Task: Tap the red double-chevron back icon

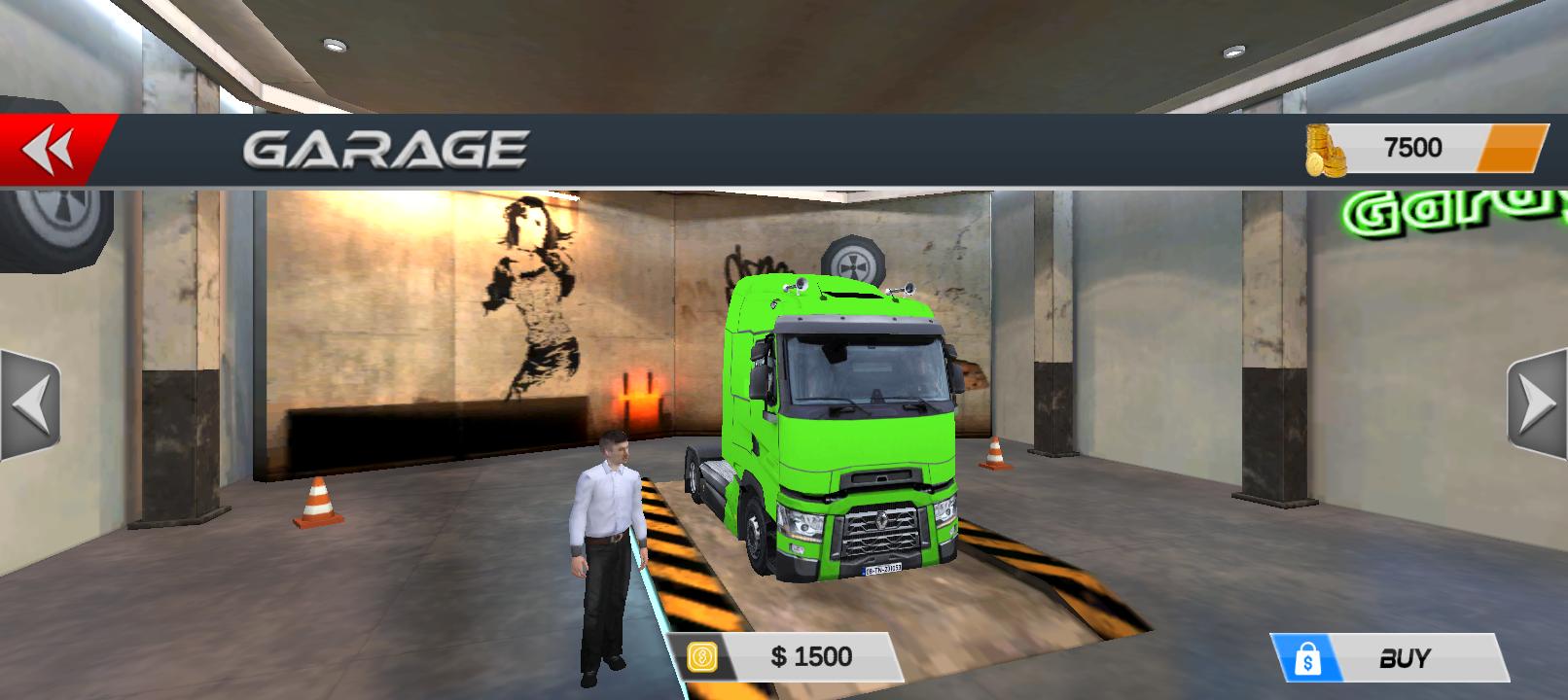Action: tap(49, 146)
